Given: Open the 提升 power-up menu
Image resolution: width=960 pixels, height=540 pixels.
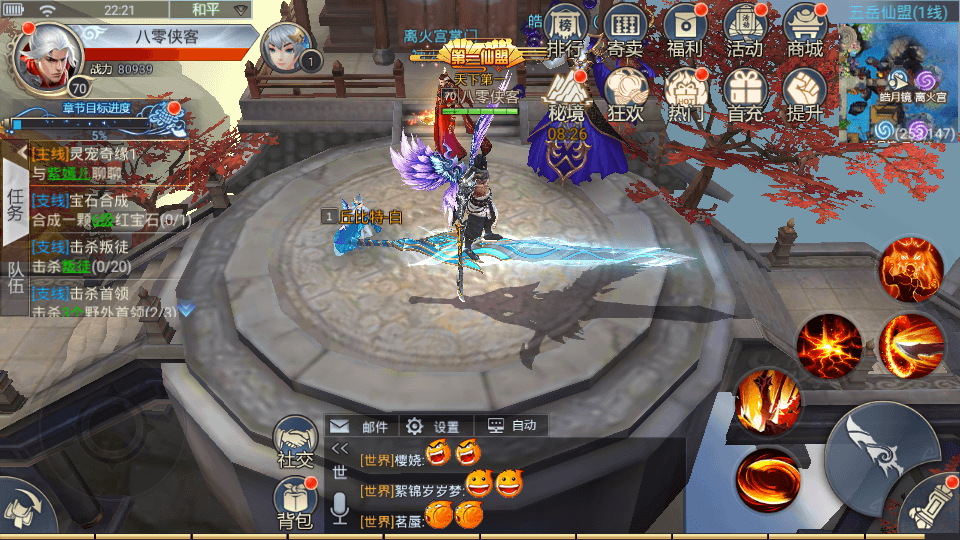Looking at the screenshot, I should [x=805, y=96].
